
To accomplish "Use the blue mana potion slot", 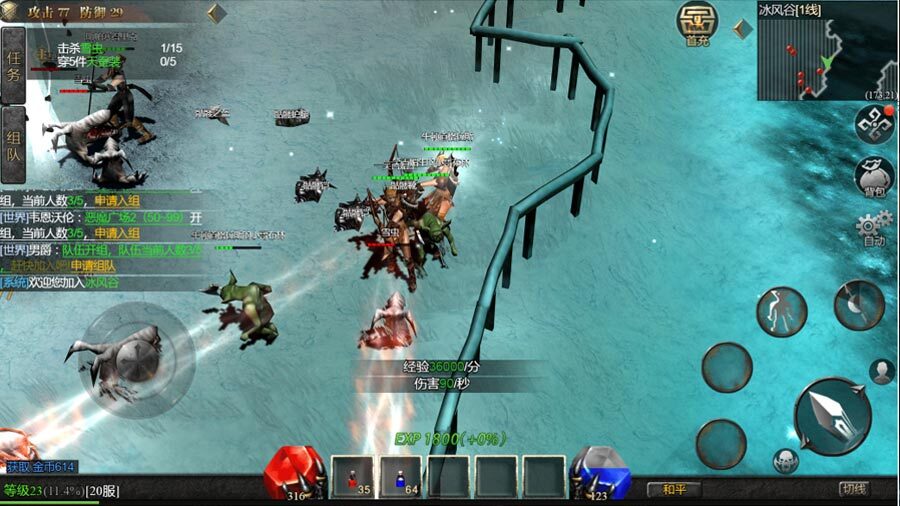I will coord(401,477).
